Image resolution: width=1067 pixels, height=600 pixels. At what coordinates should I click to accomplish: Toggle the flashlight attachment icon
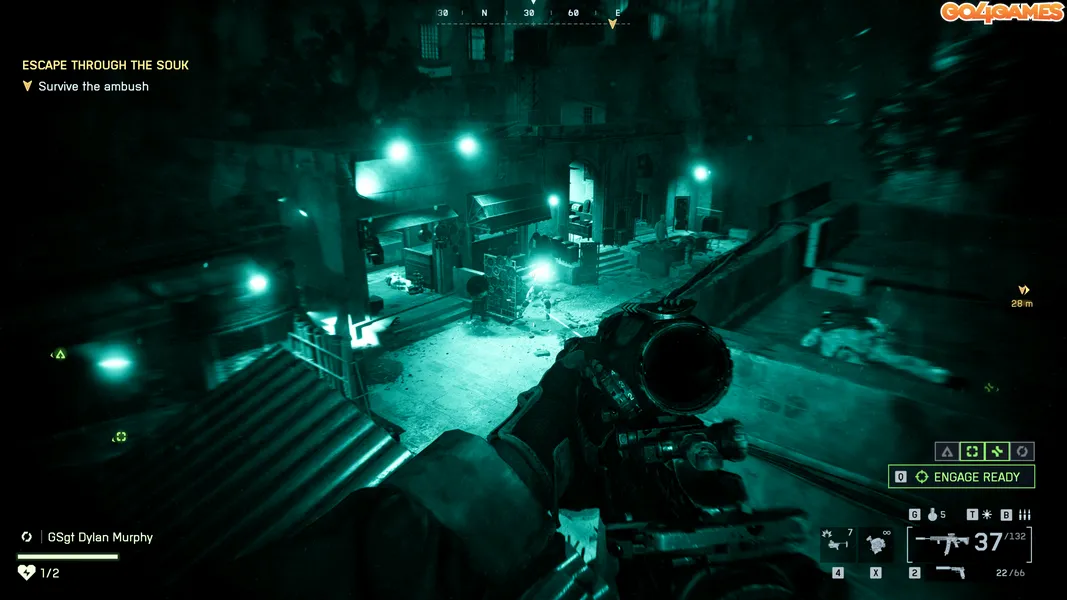coord(987,515)
